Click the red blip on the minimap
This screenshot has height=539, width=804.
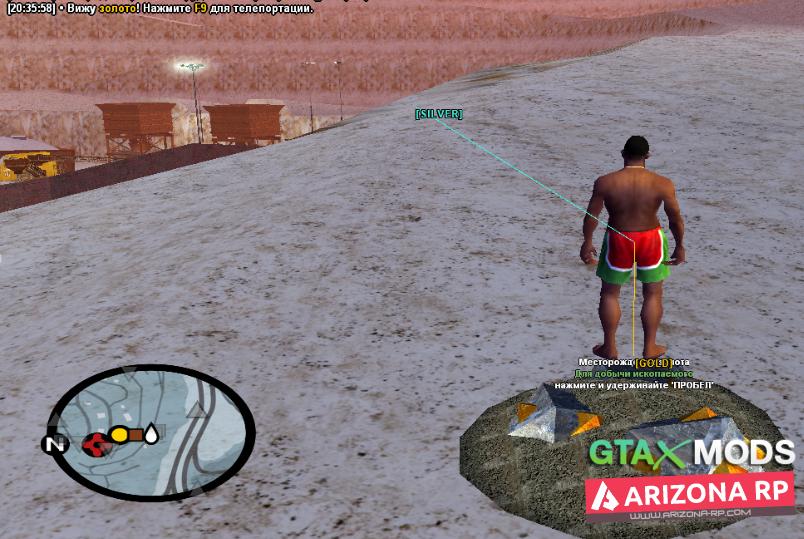[x=96, y=441]
